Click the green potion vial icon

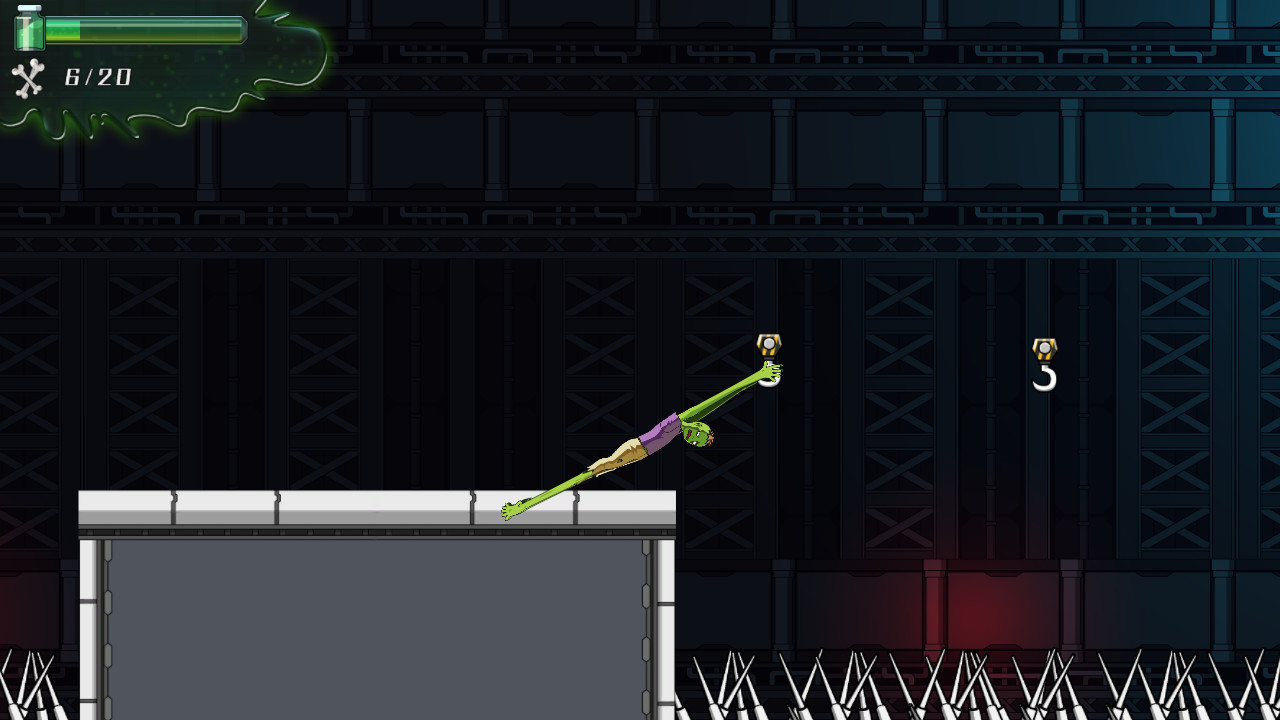(x=30, y=31)
